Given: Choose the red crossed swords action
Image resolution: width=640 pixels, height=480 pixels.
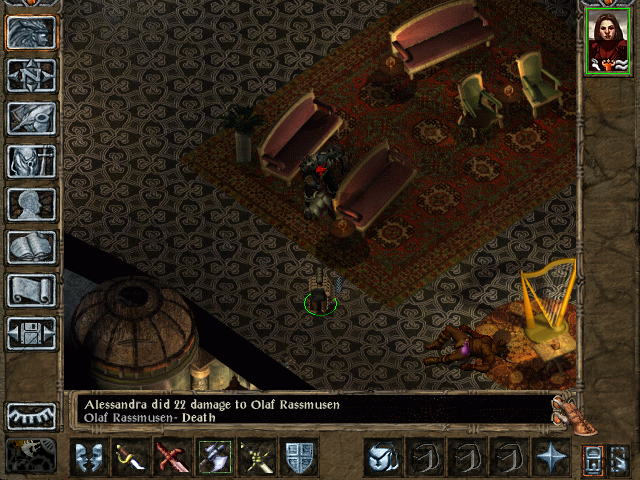Looking at the screenshot, I should tap(172, 457).
